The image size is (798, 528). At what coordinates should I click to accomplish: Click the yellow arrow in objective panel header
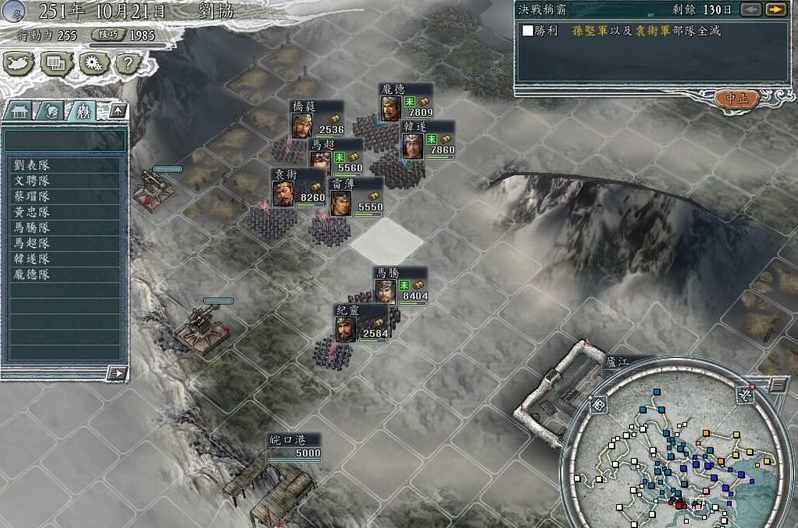[774, 9]
